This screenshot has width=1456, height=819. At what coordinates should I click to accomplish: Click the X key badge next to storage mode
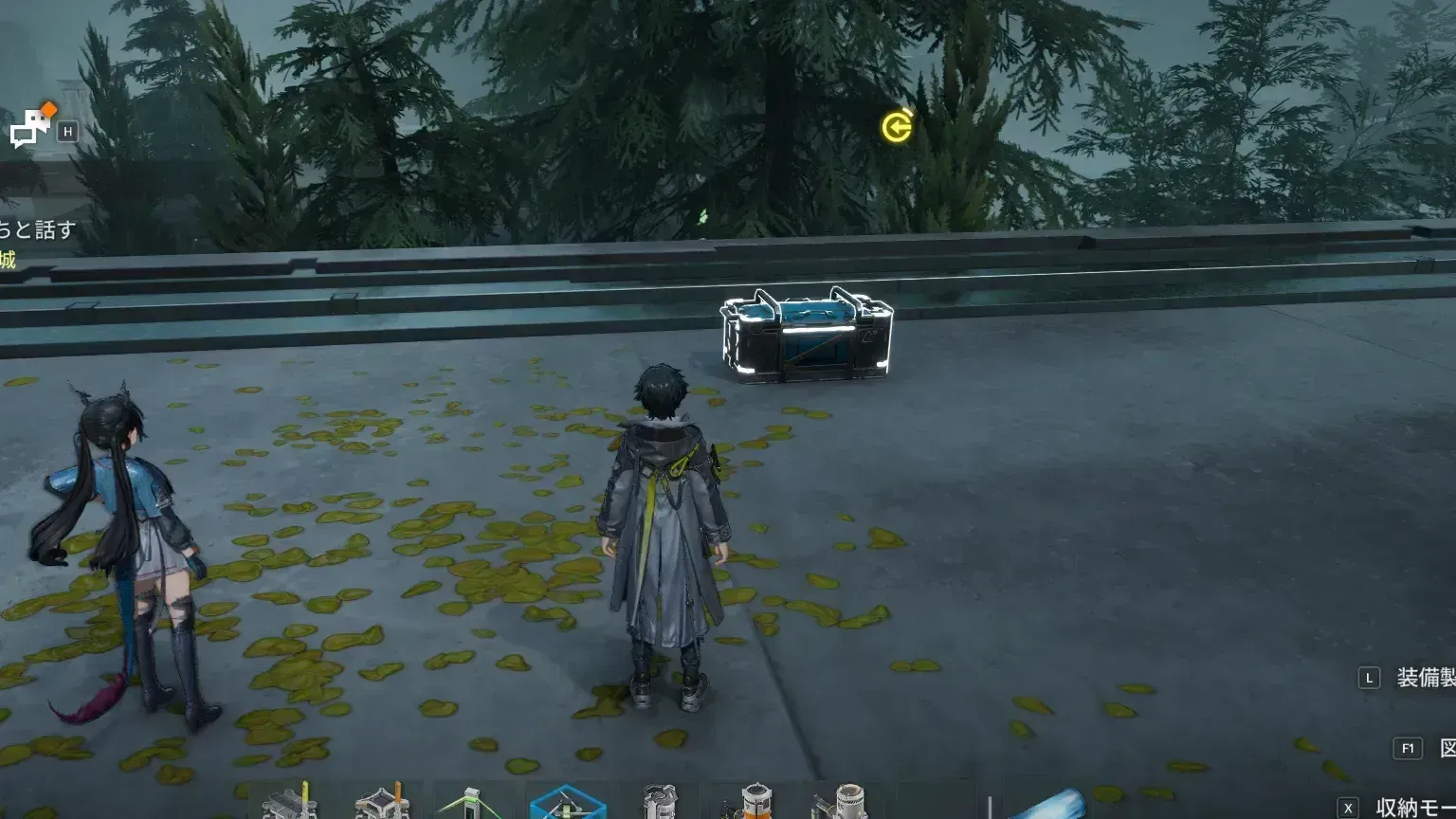pyautogui.click(x=1349, y=806)
